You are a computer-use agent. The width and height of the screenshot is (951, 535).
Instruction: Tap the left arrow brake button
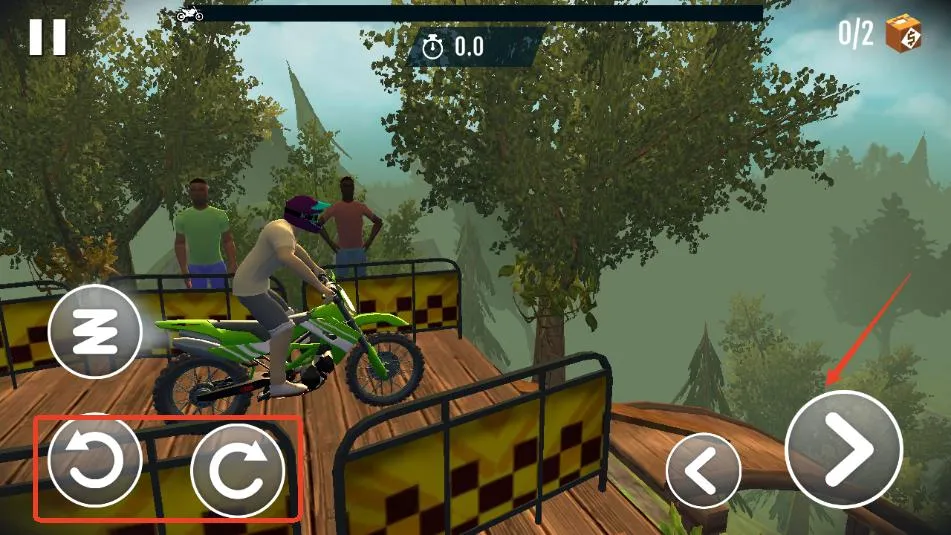point(703,470)
